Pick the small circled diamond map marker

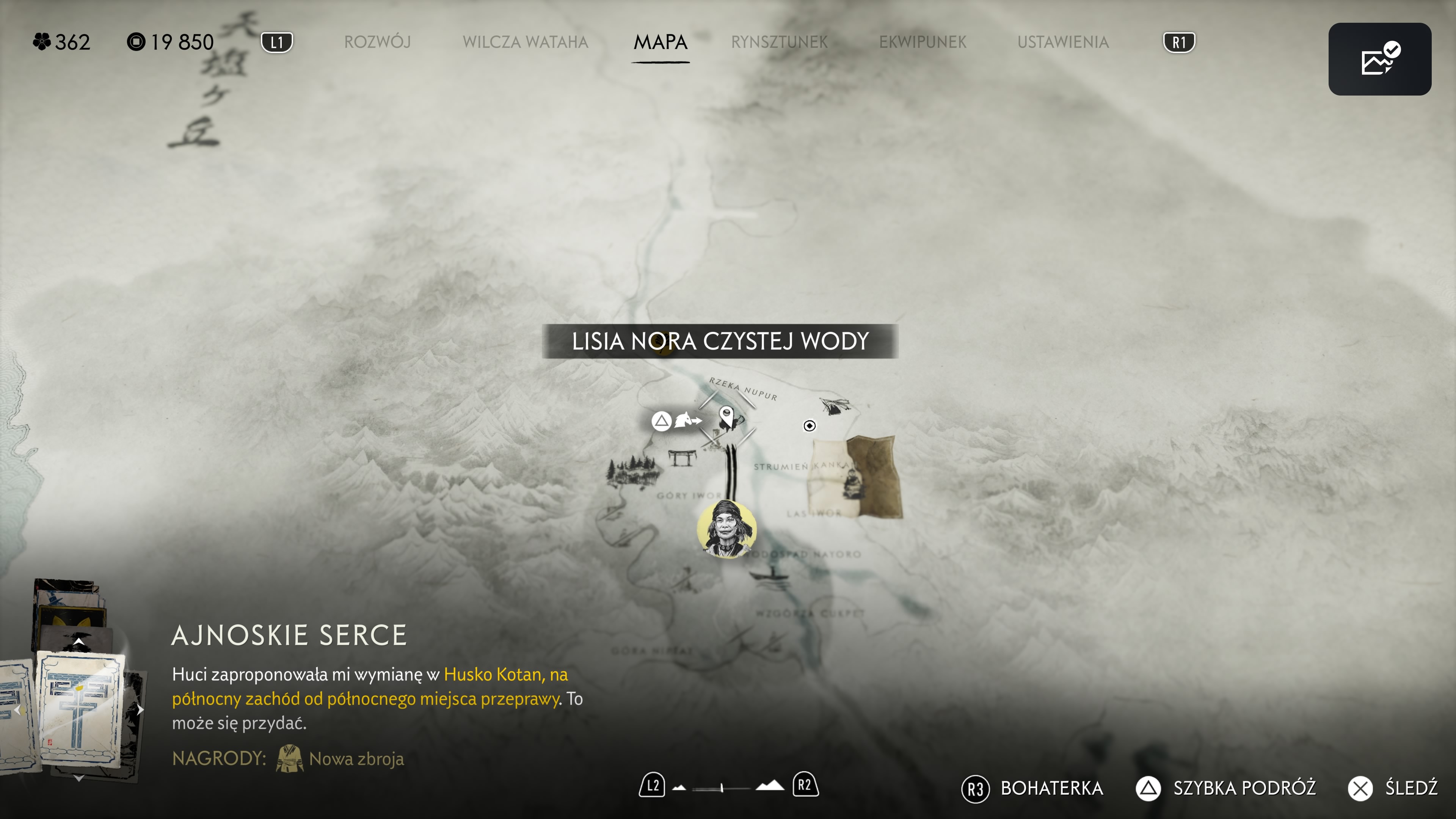[x=810, y=425]
